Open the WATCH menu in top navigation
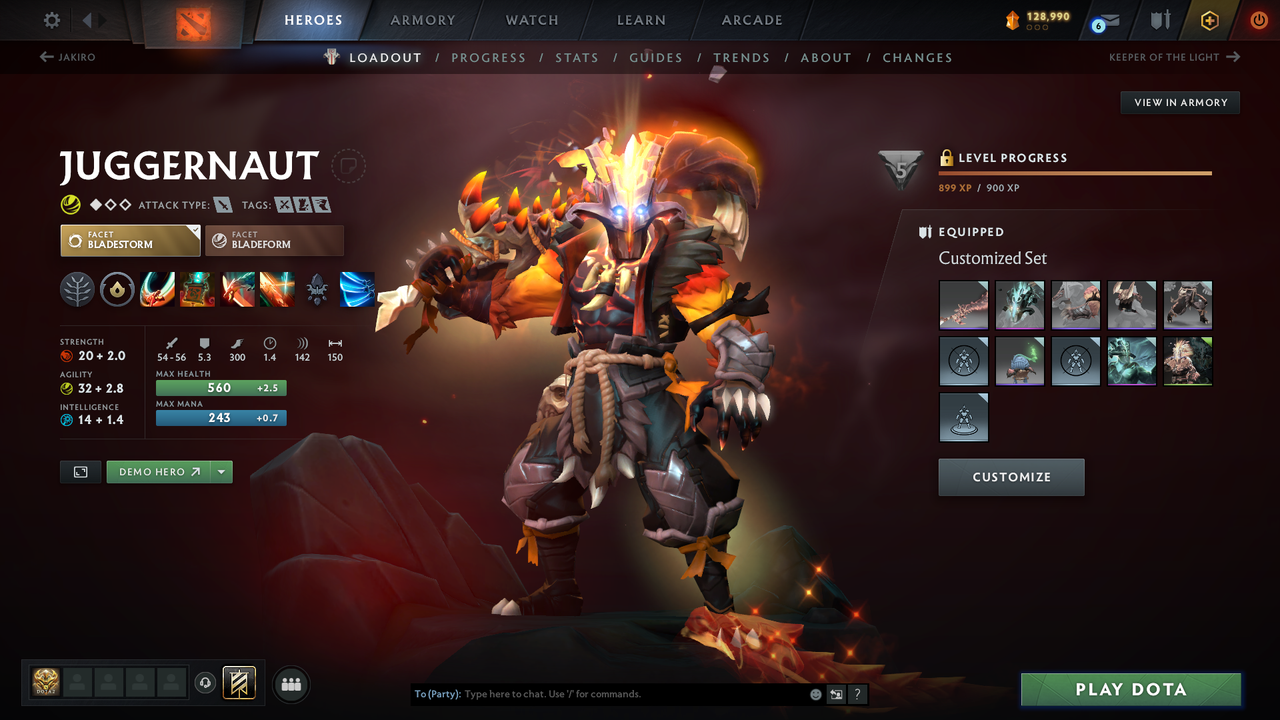This screenshot has height=720, width=1280. (531, 20)
